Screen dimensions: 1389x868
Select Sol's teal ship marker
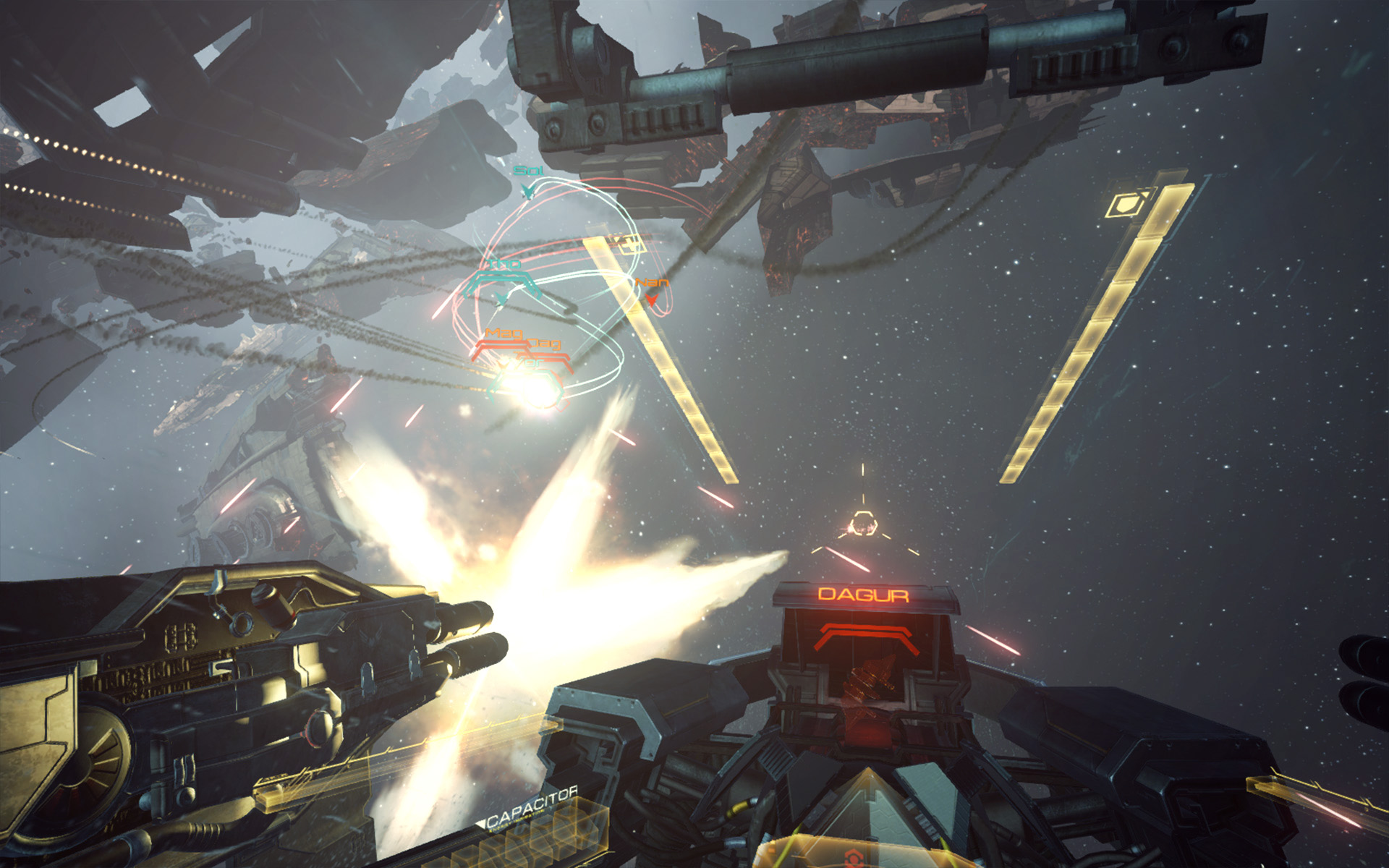(x=527, y=190)
